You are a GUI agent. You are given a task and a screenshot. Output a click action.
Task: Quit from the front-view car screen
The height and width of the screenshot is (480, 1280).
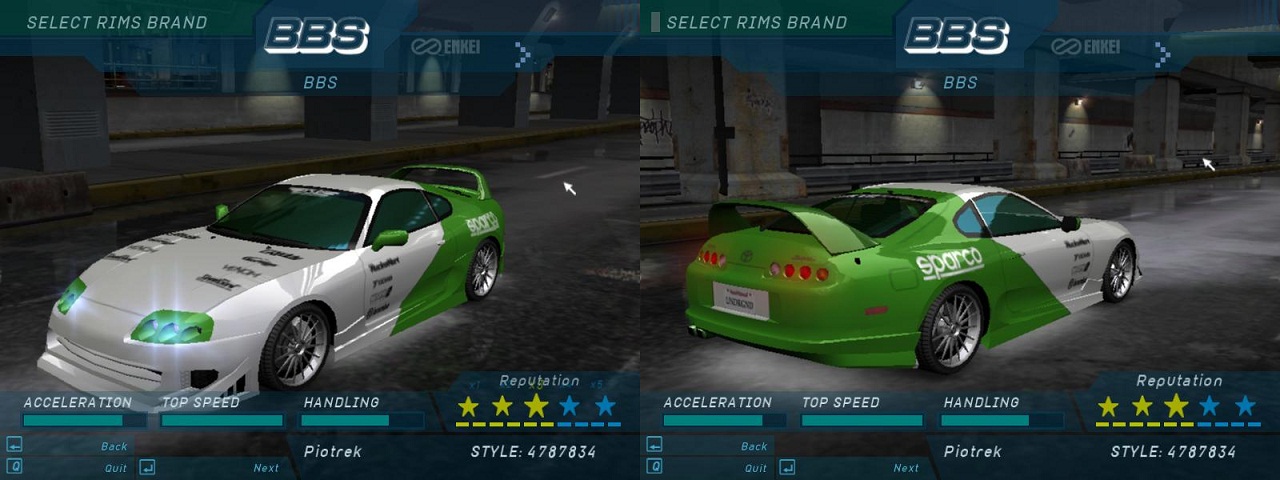click(114, 467)
